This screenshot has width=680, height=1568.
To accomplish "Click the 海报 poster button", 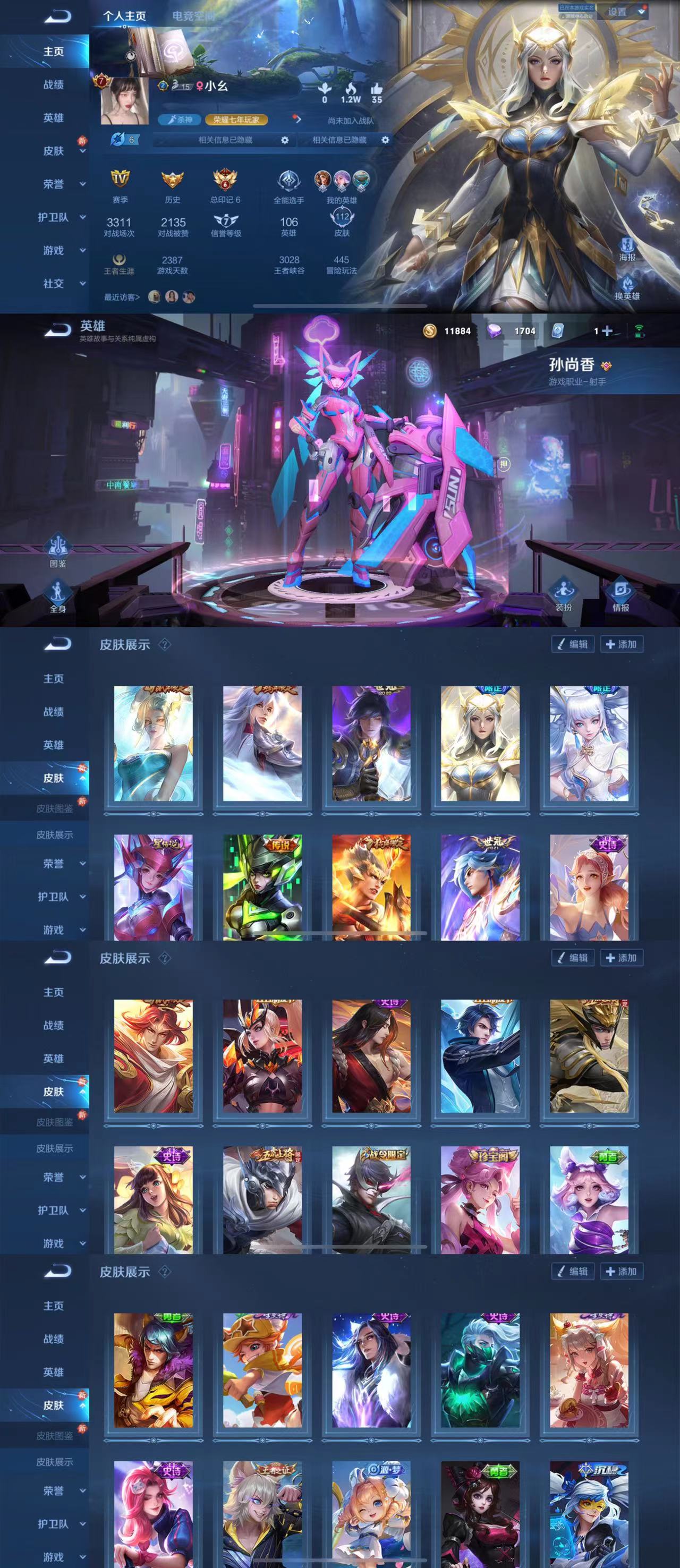I will click(627, 249).
